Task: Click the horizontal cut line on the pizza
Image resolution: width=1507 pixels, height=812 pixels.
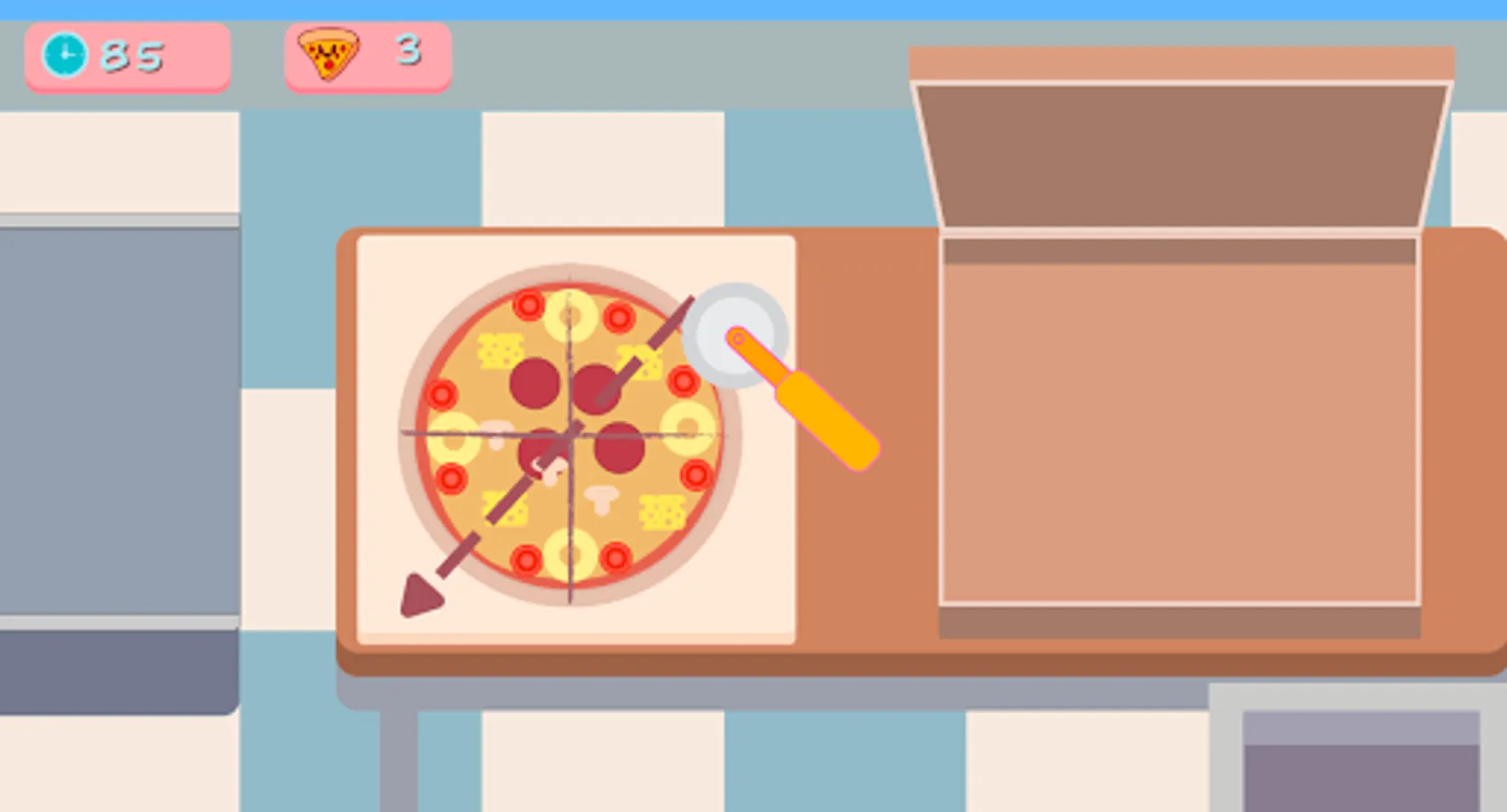Action: coord(650,433)
